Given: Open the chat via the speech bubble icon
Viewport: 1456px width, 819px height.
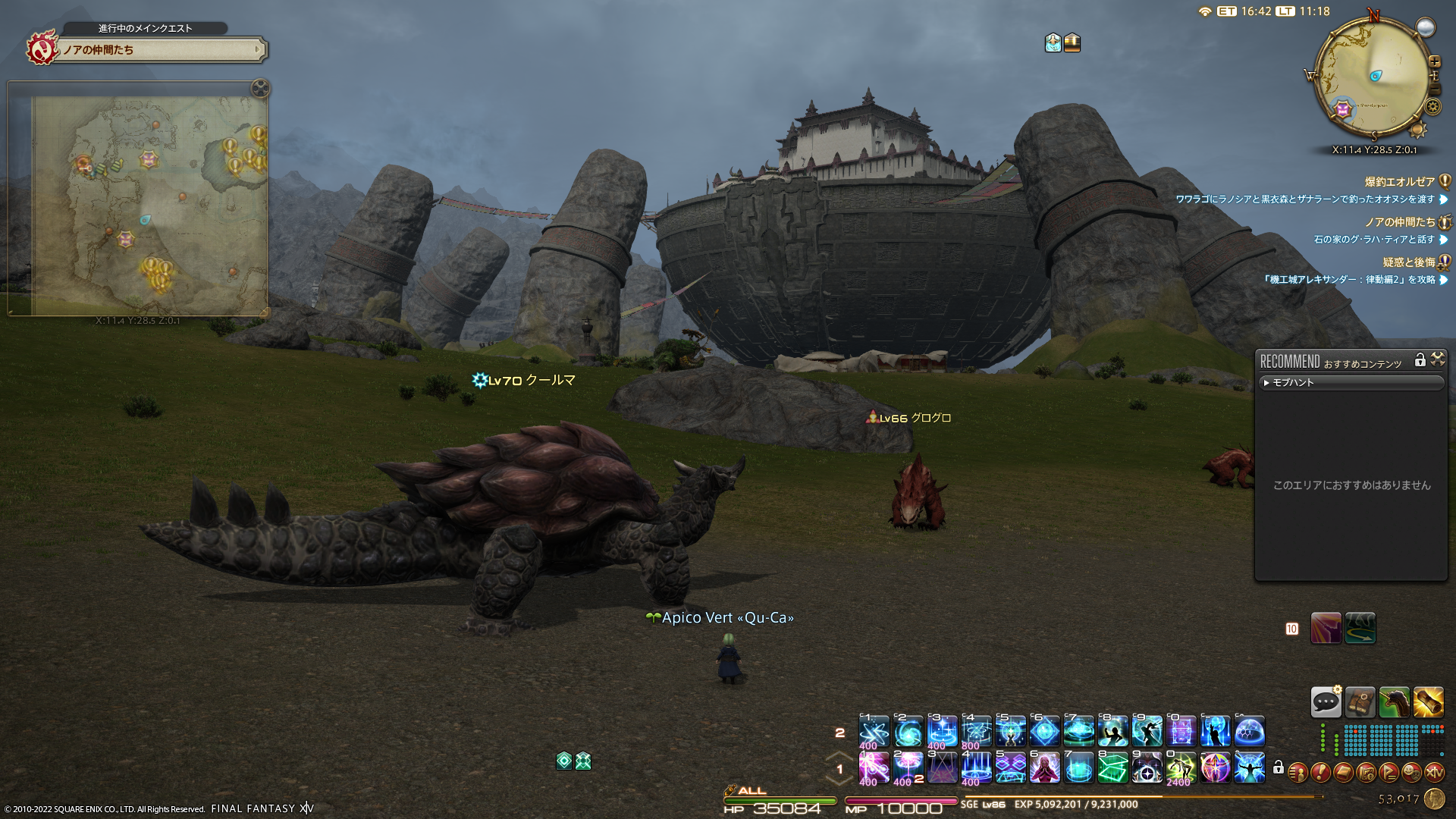Looking at the screenshot, I should [1326, 703].
